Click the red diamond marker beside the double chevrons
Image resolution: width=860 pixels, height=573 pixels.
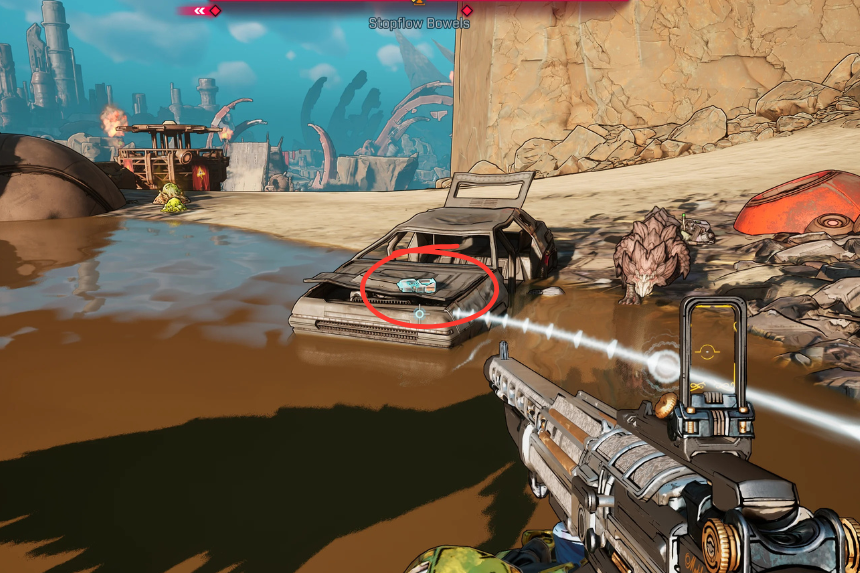click(215, 10)
